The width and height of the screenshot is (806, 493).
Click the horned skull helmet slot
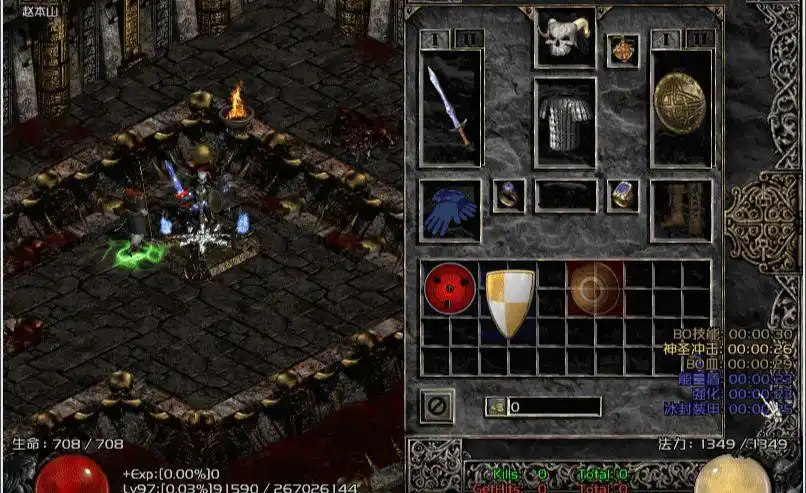click(x=564, y=39)
